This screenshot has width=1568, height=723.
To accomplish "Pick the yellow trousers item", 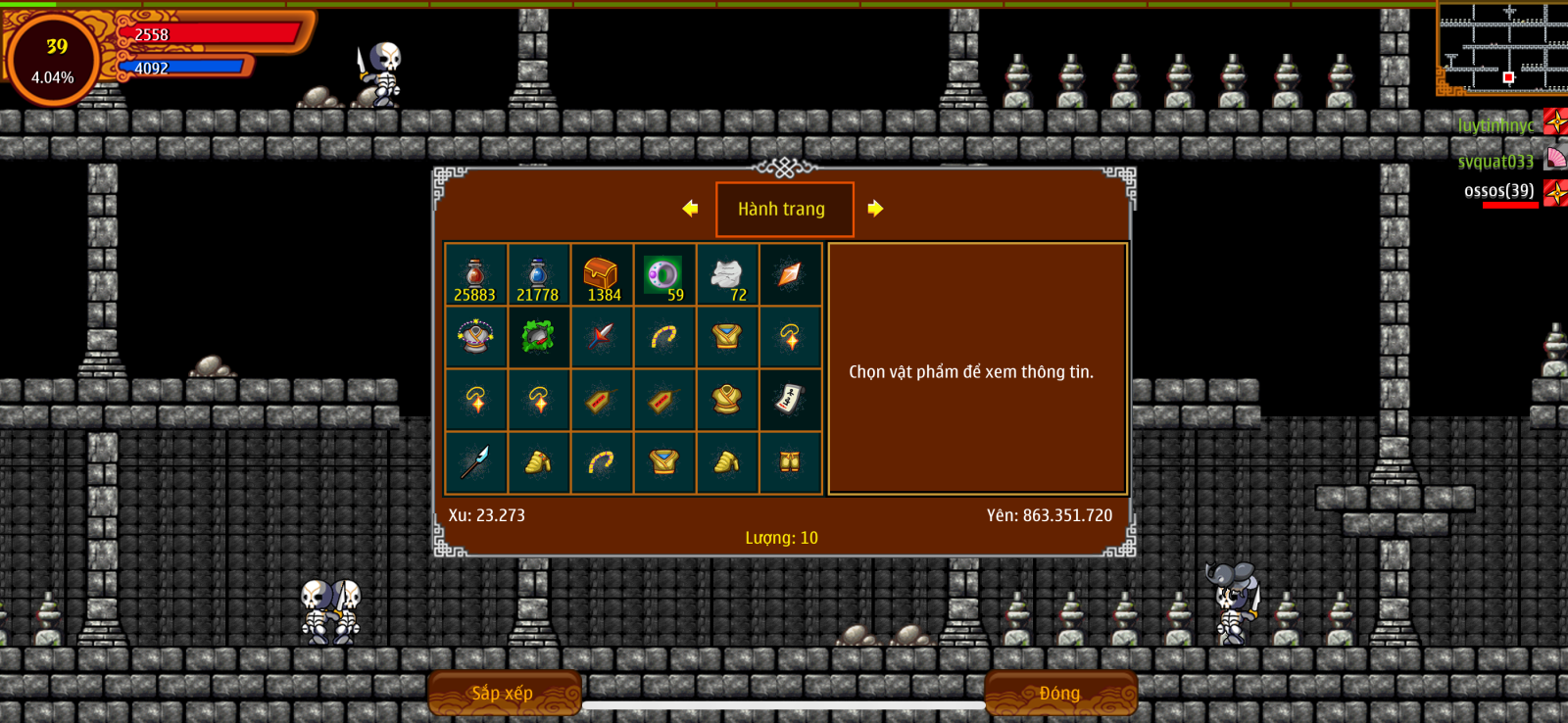I will click(790, 461).
